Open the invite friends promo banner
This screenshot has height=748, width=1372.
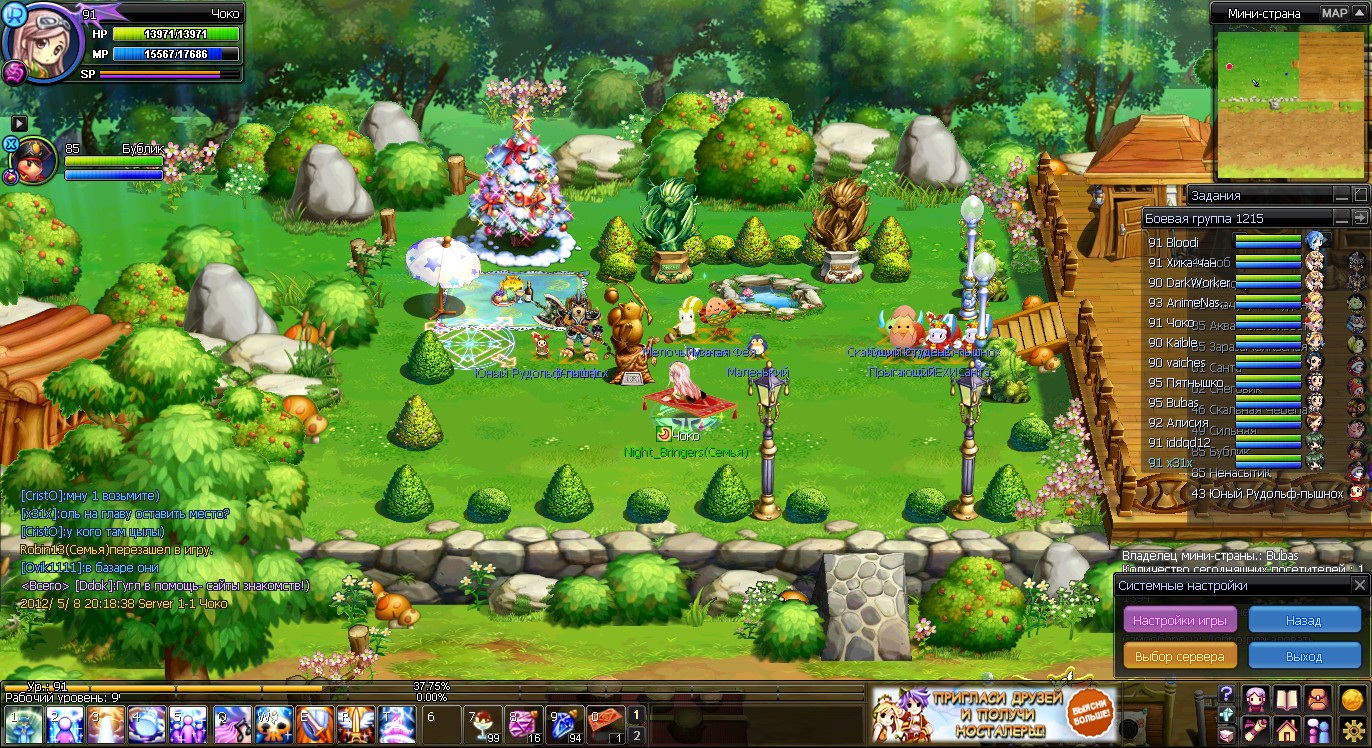pos(995,714)
